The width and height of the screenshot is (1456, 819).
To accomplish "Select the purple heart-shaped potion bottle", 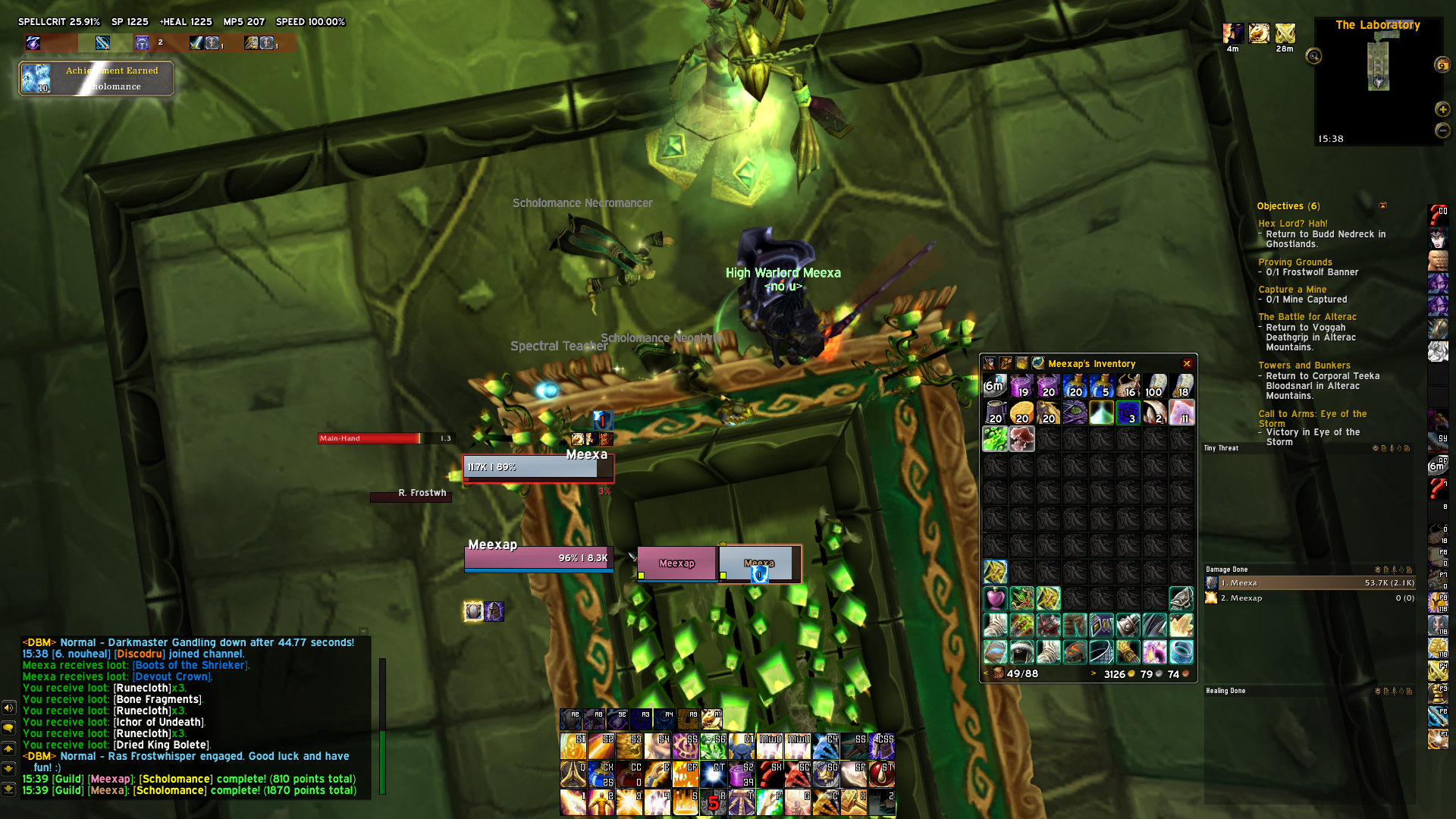I will pos(995,598).
